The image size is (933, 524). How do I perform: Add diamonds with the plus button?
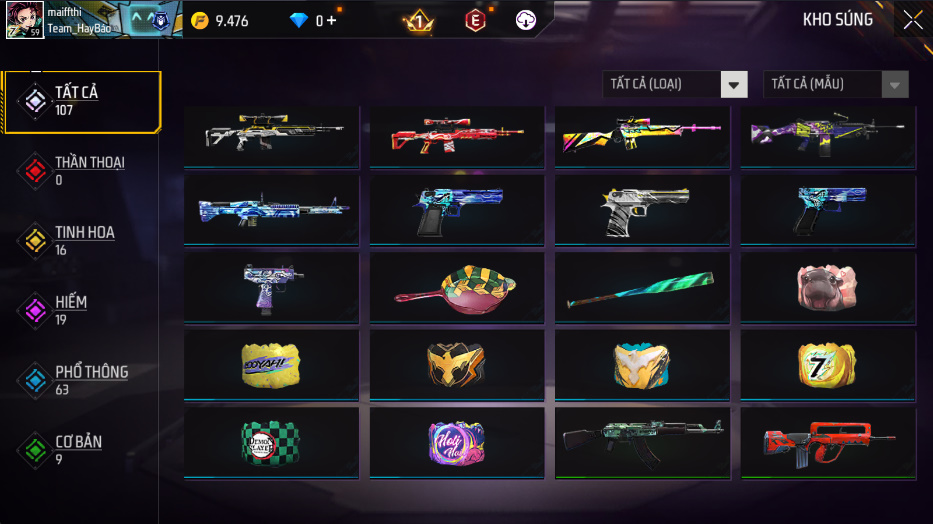pyautogui.click(x=331, y=21)
